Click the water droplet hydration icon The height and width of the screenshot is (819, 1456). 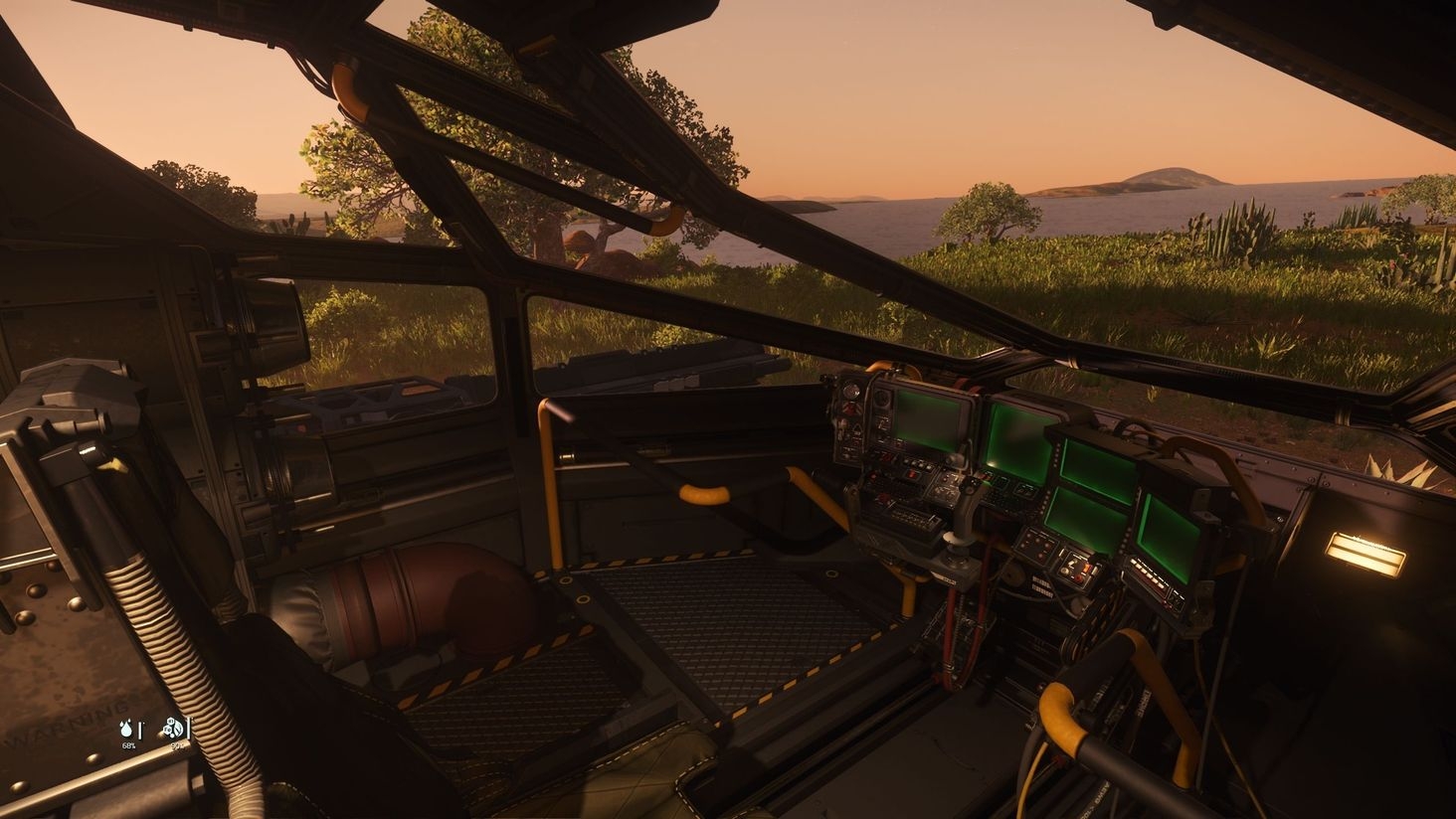tap(127, 729)
